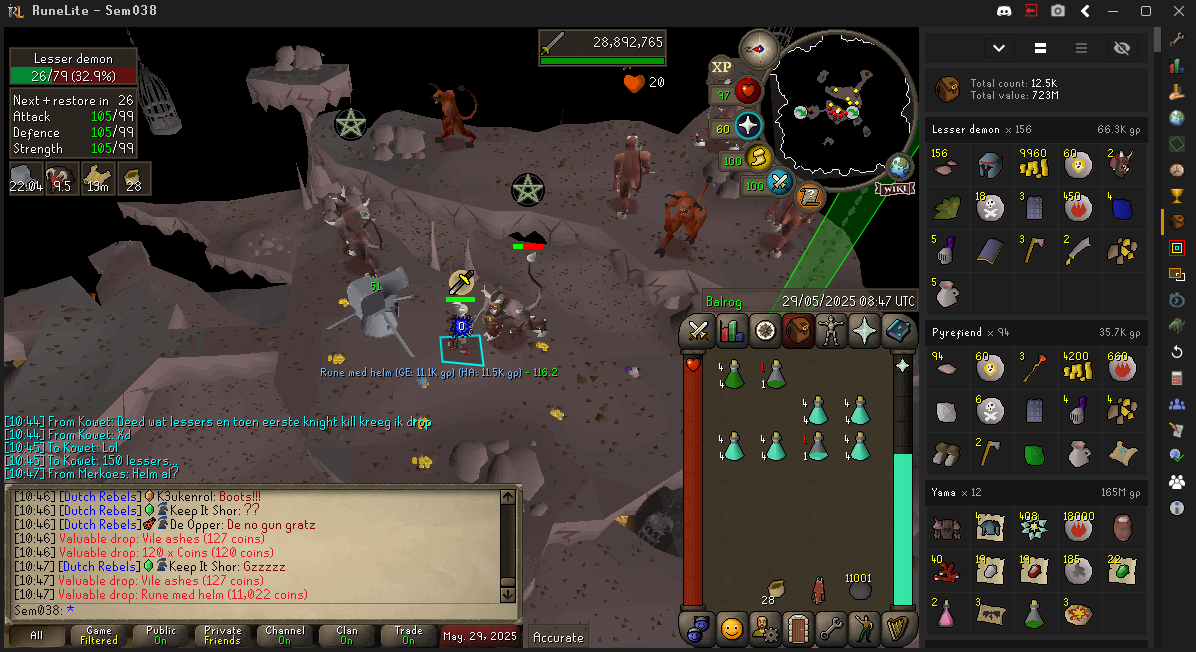The image size is (1196, 652).
Task: Toggle the Clan chat filter
Action: click(346, 635)
